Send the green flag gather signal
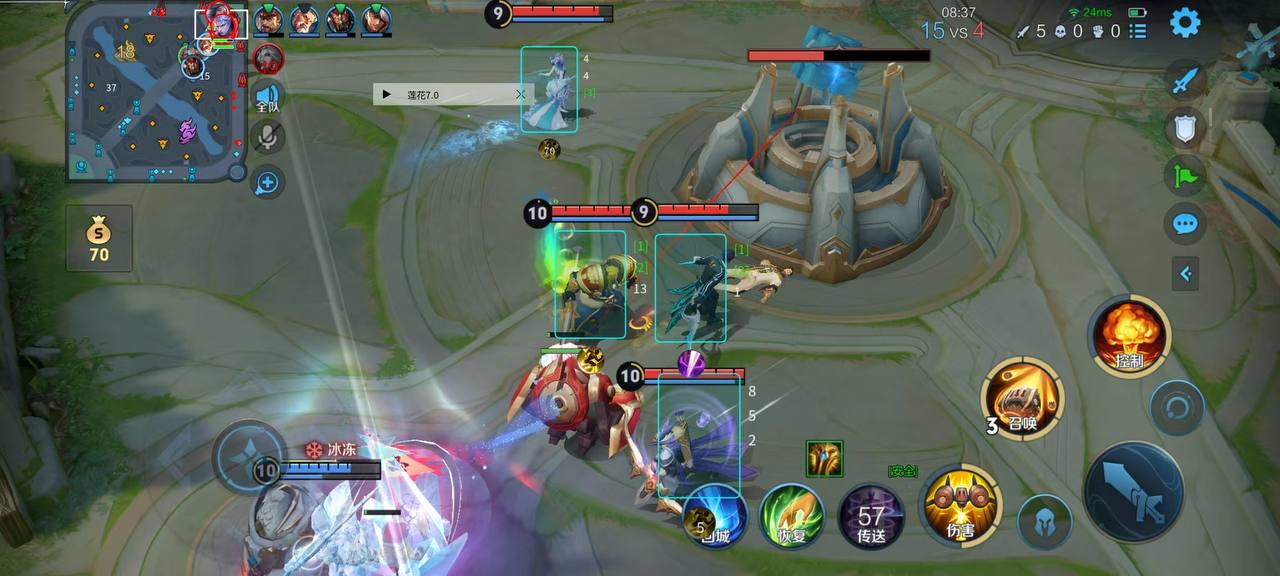 [1185, 176]
